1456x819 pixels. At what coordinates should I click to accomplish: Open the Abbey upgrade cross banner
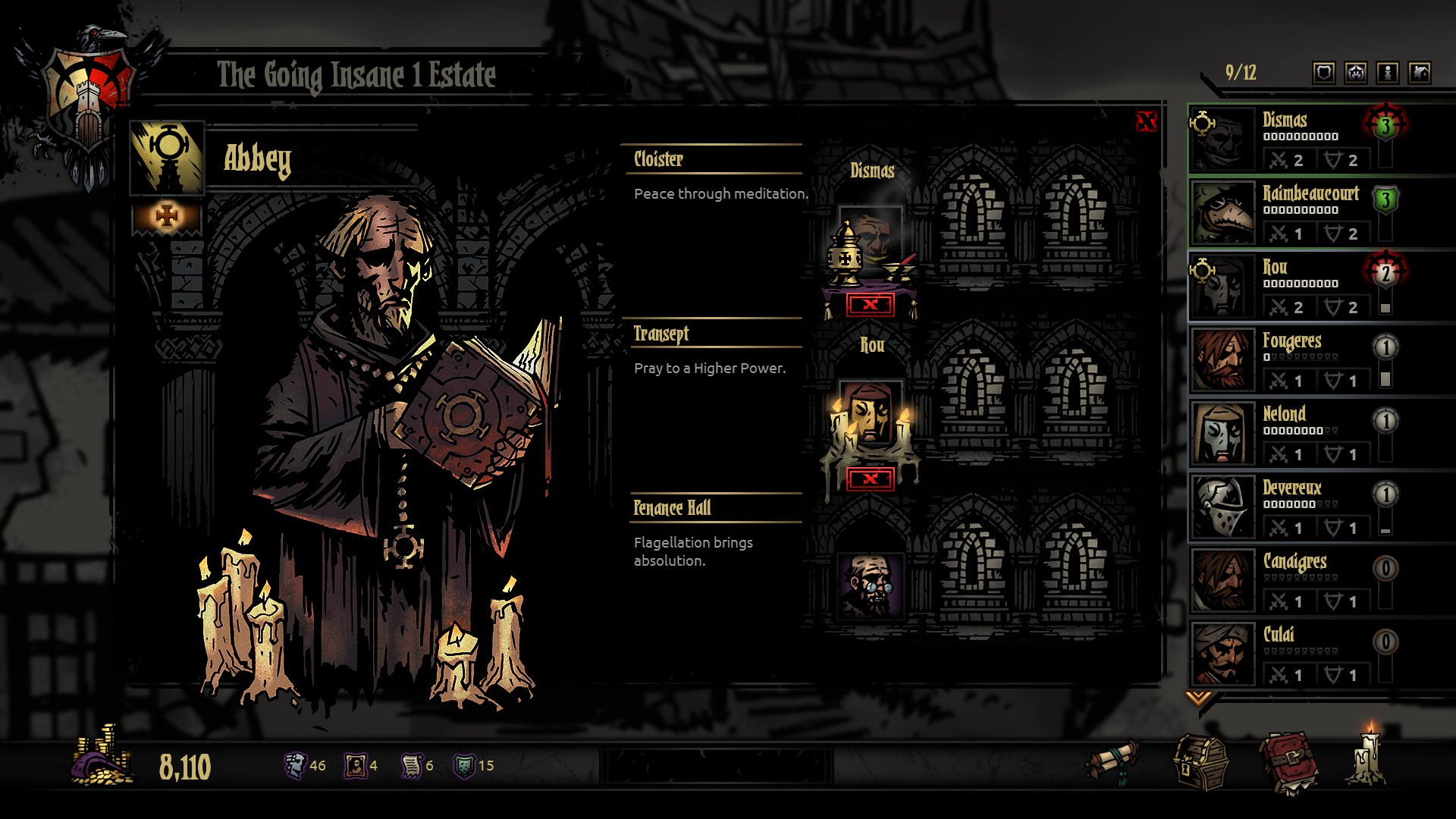[x=167, y=218]
